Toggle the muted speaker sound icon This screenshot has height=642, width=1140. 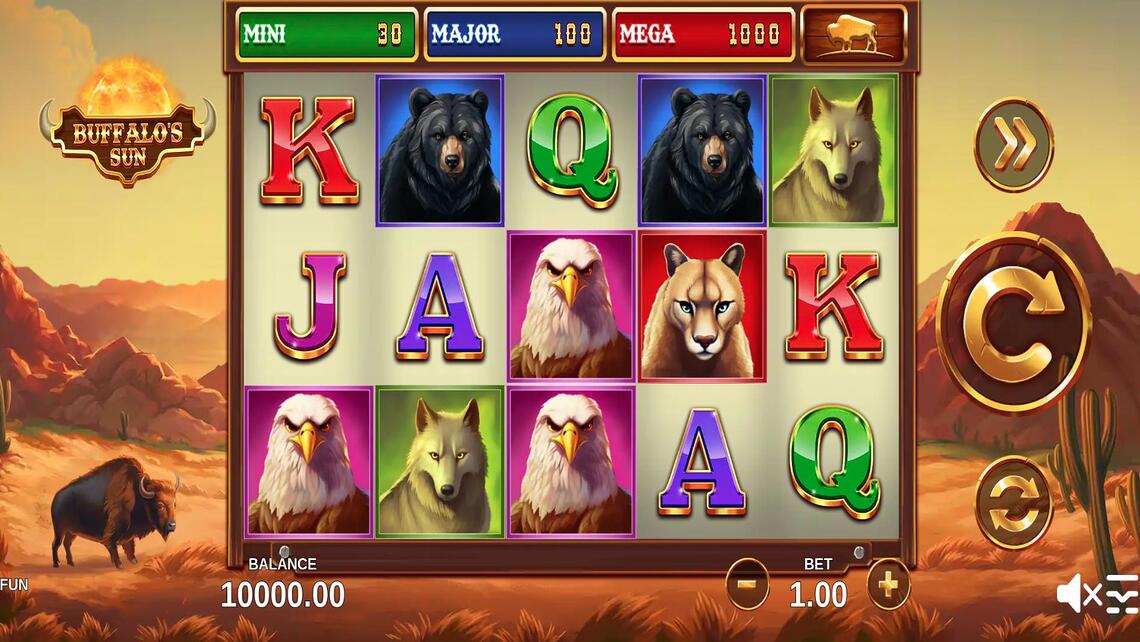click(x=1077, y=595)
